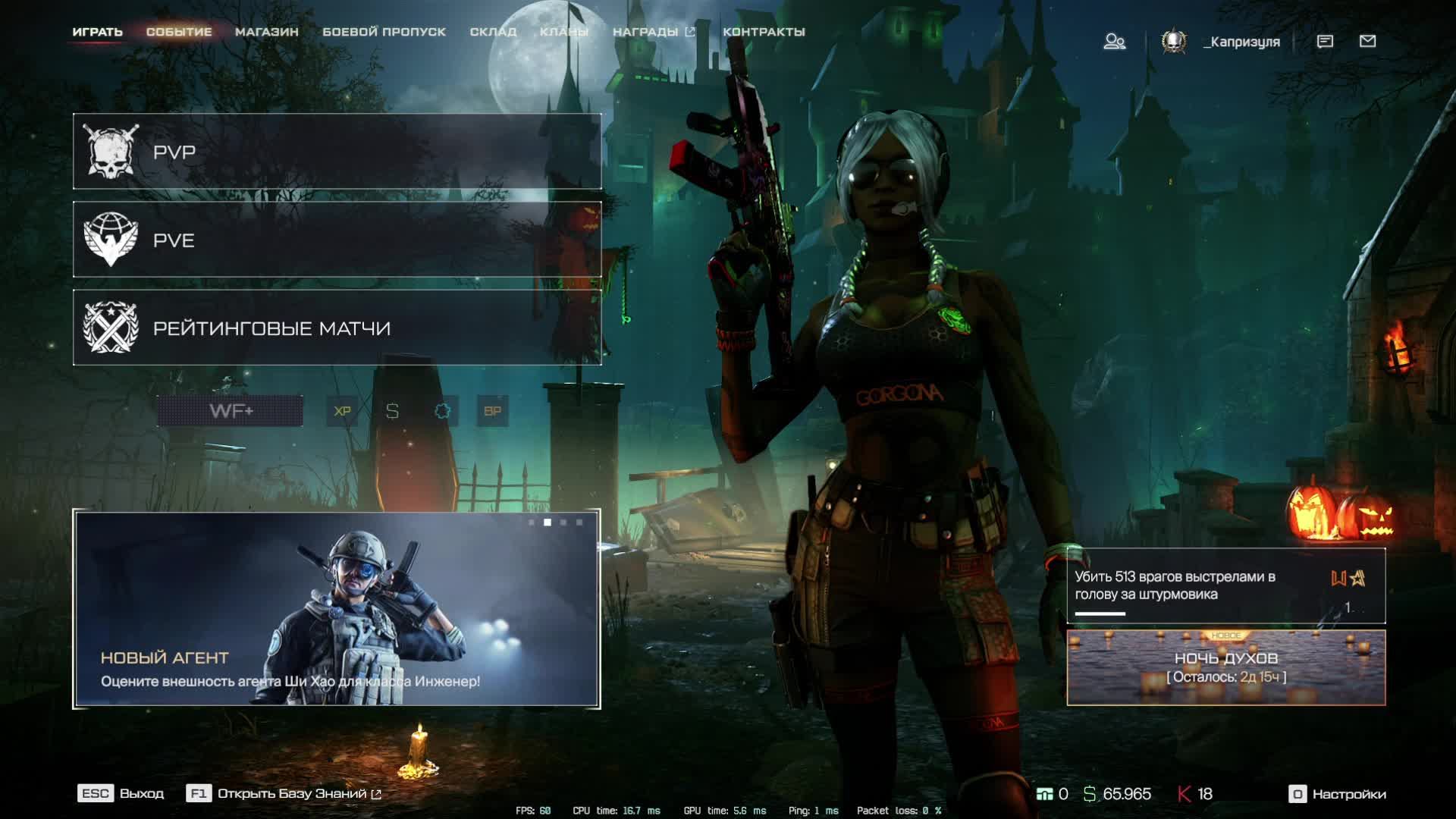1456x819 pixels.
Task: Select the XP booster icon
Action: (342, 411)
